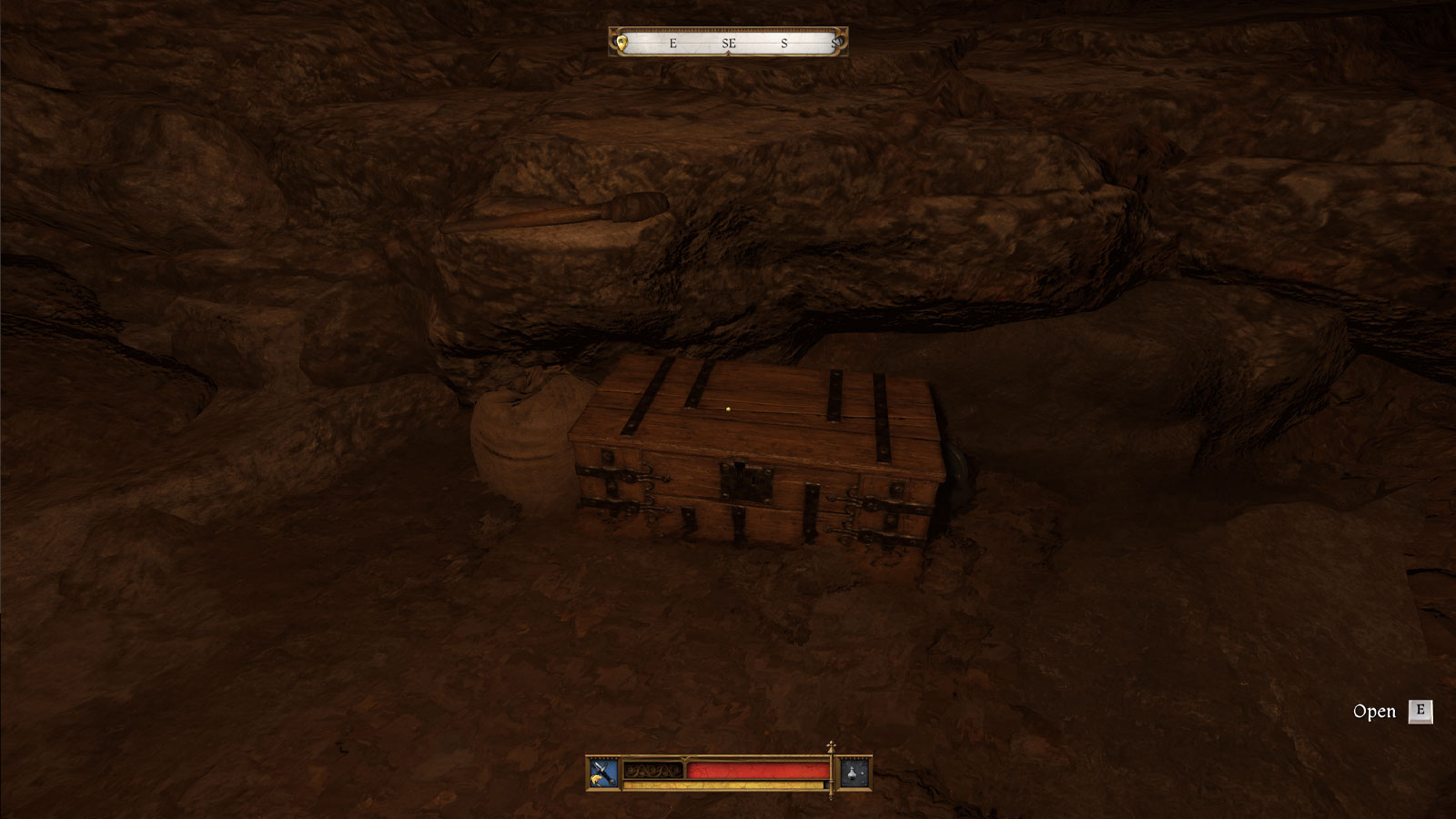The image size is (1456, 819).
Task: Select the potion flask icon
Action: click(x=854, y=773)
